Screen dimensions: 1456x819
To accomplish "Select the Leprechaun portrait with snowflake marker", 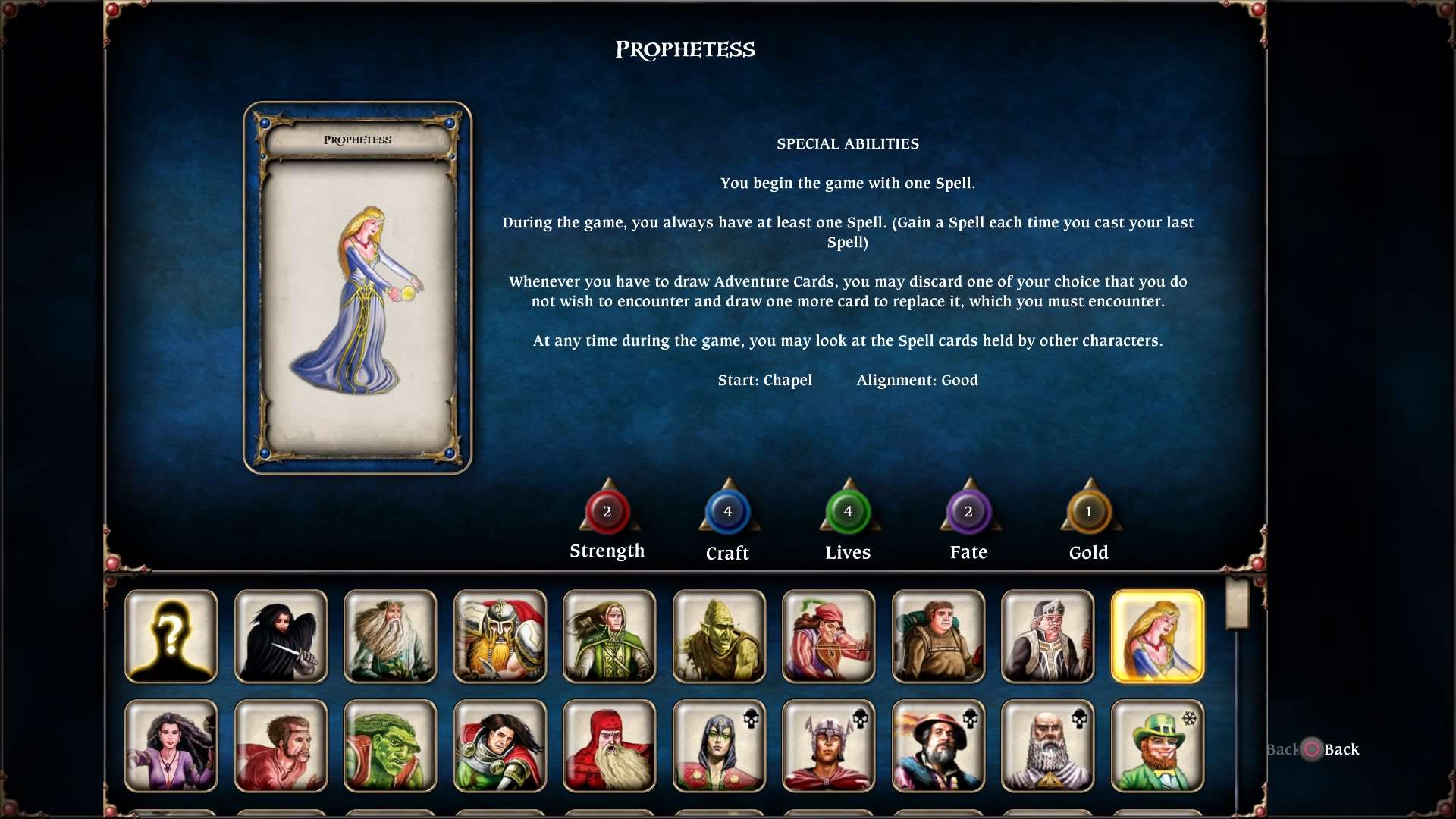I will coord(1156,745).
